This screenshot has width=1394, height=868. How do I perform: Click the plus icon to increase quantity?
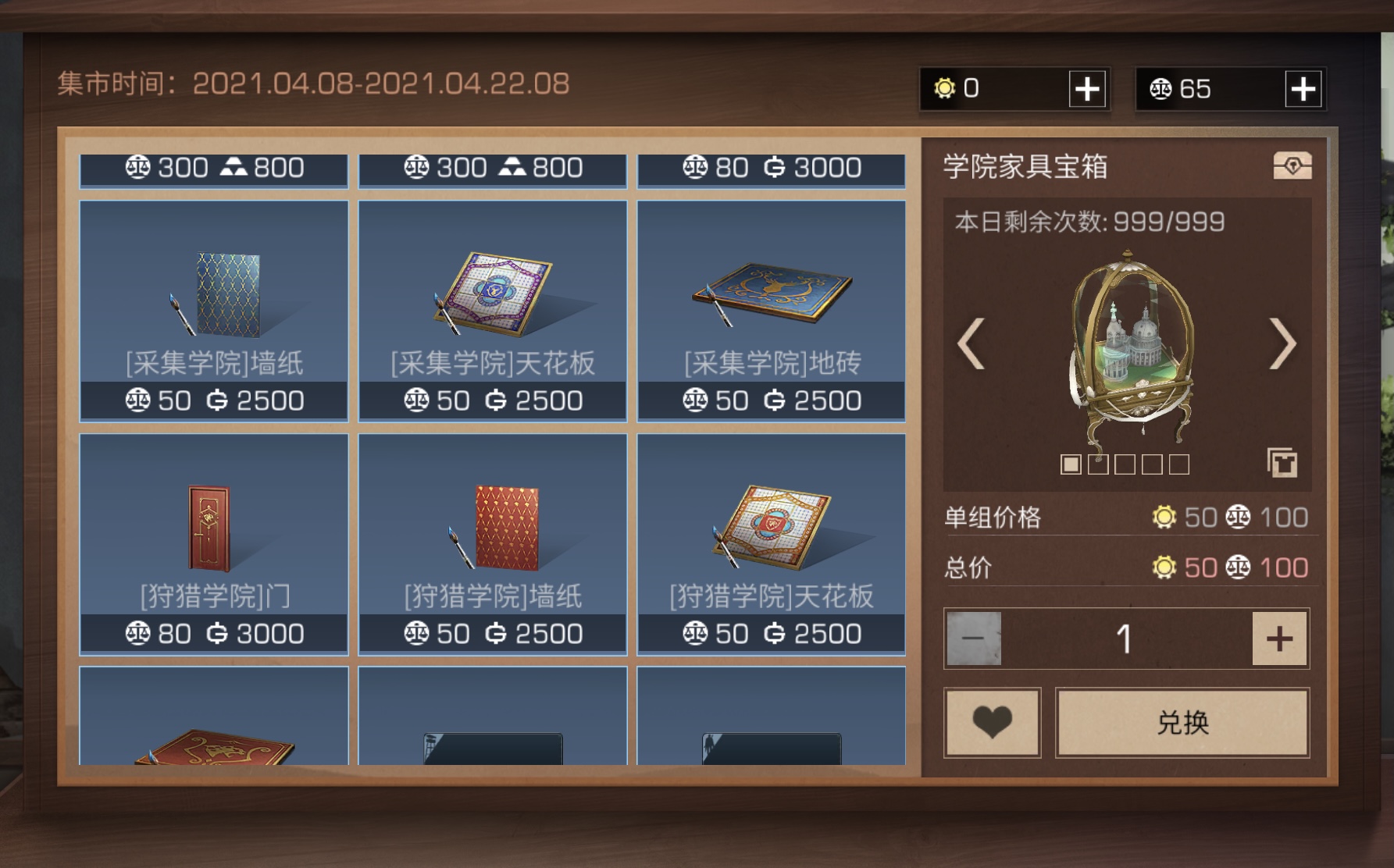point(1278,638)
